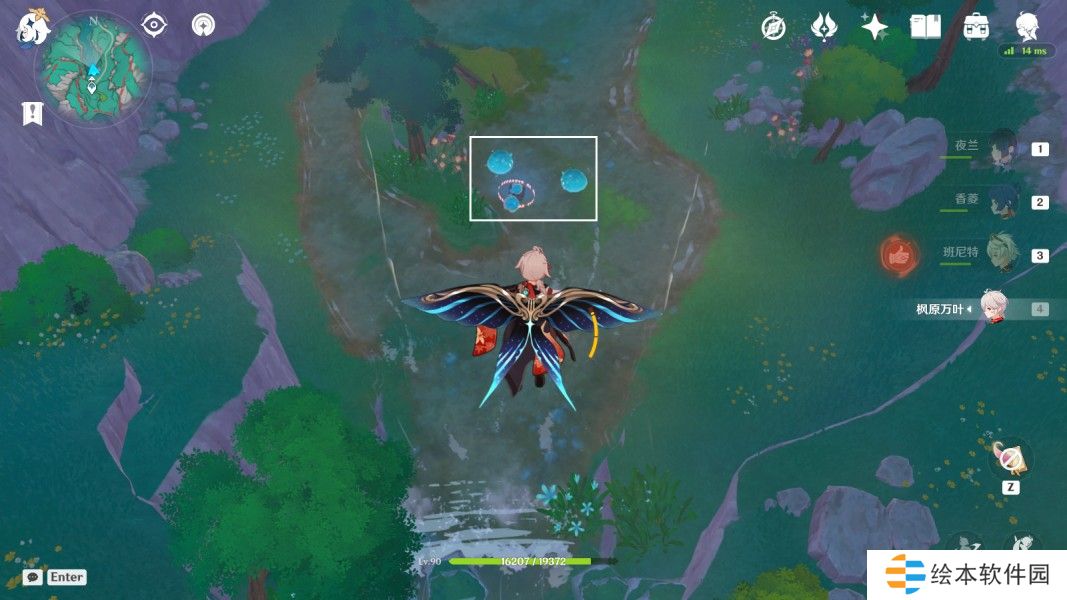Viewport: 1067px width, 600px height.
Task: Click the arch-shaped icon beside the eye icon
Action: click(x=203, y=25)
